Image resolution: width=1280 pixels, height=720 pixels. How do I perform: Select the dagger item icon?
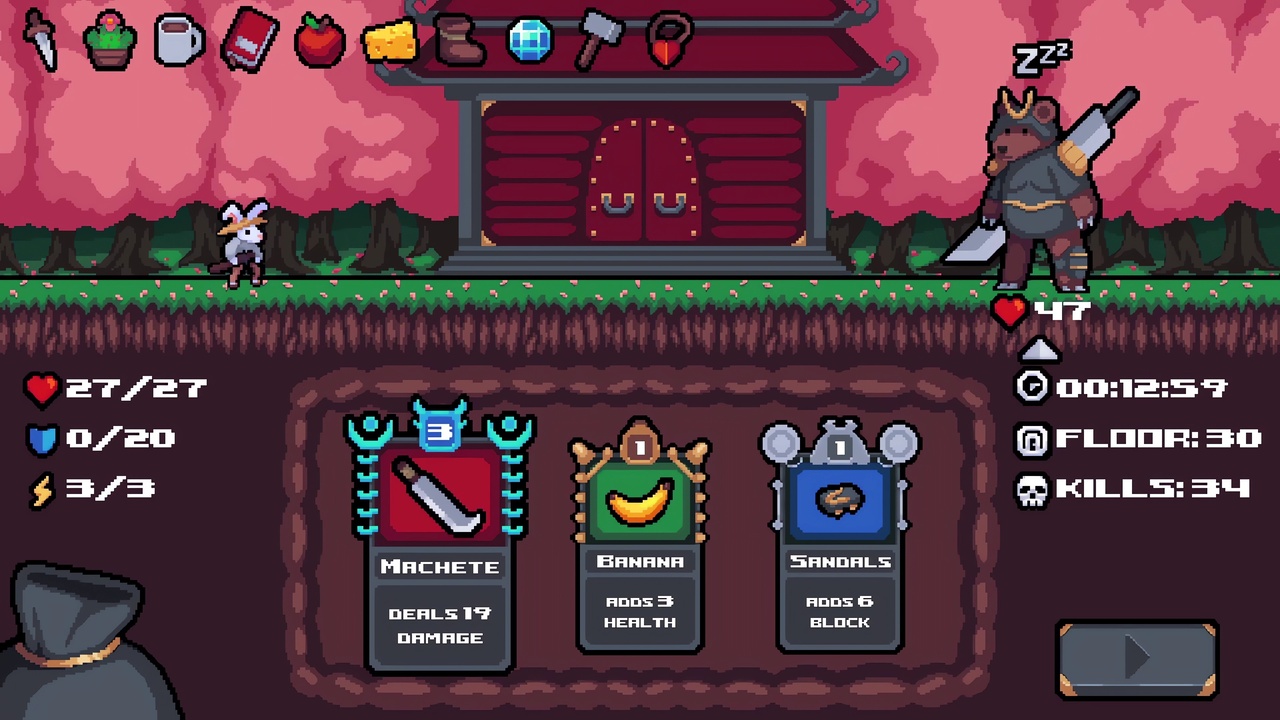point(40,40)
